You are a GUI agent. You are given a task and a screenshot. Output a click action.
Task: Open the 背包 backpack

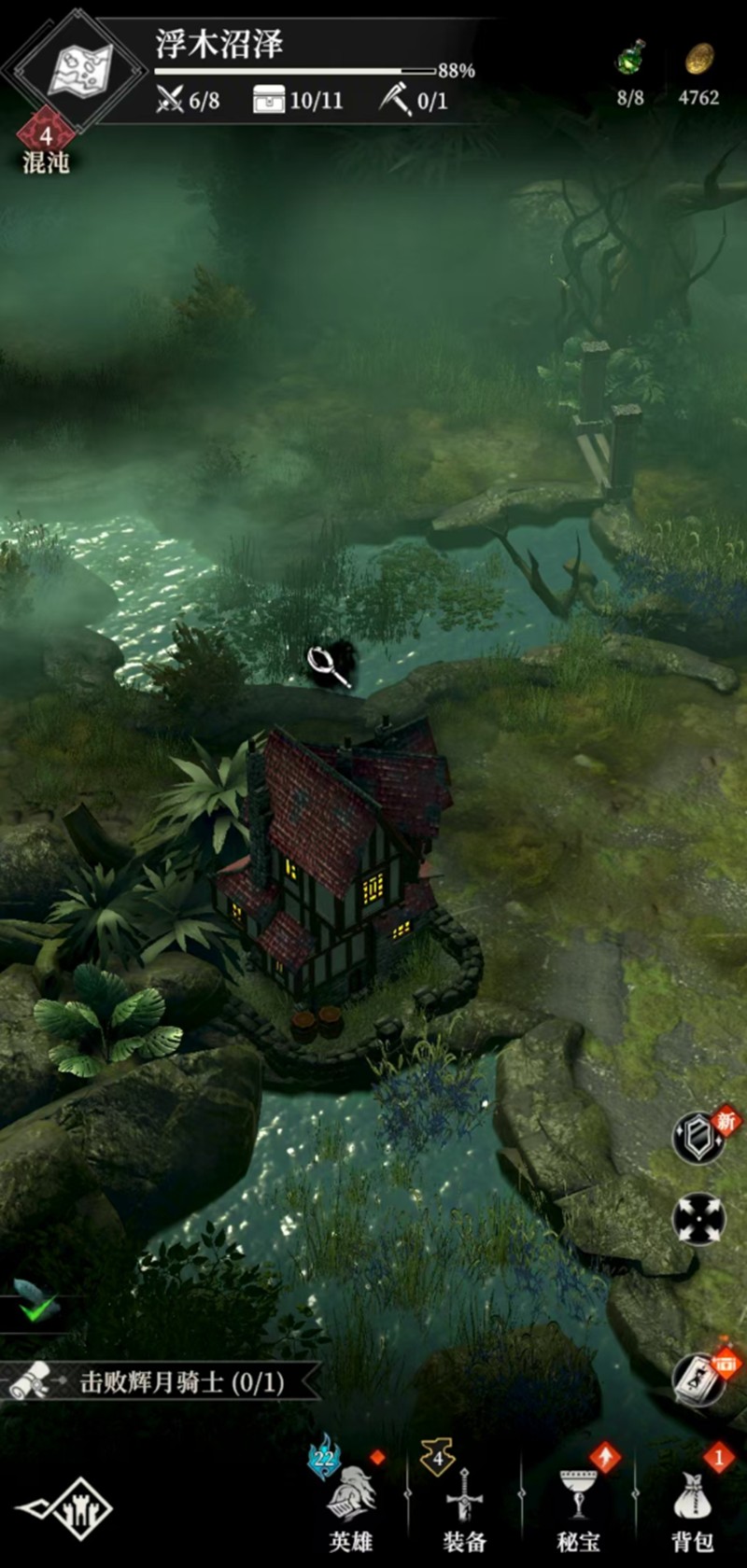692,1503
